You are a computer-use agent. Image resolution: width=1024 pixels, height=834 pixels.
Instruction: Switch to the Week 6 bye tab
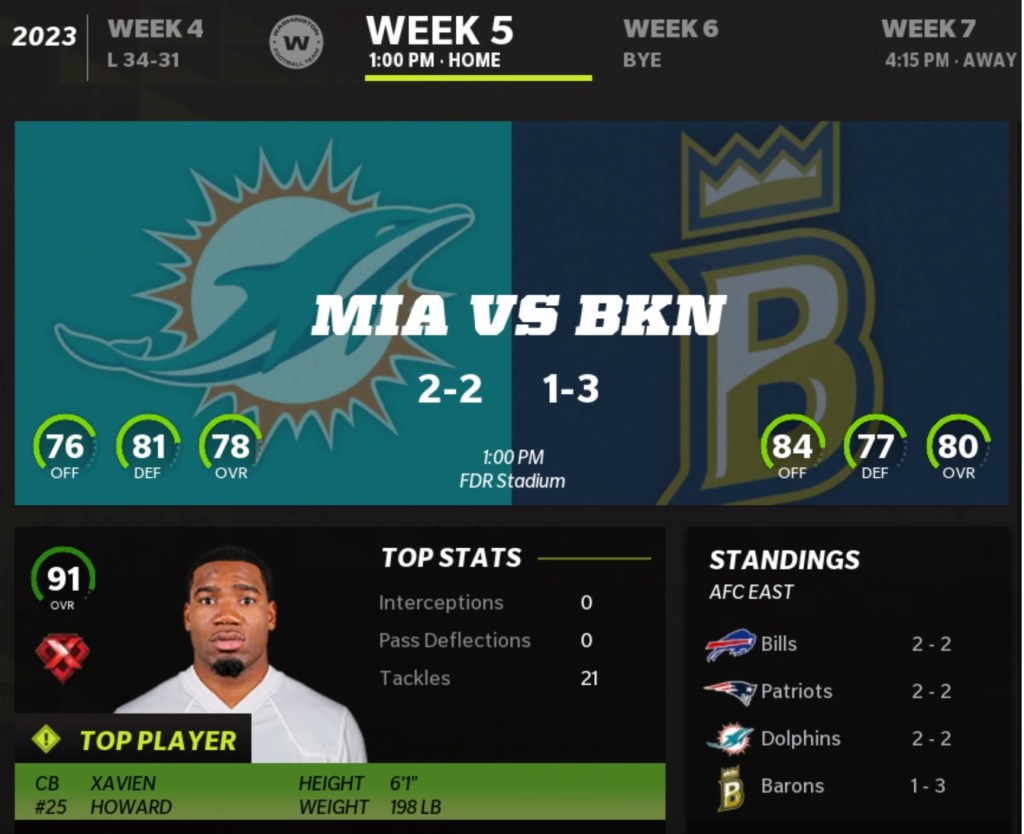pos(670,43)
